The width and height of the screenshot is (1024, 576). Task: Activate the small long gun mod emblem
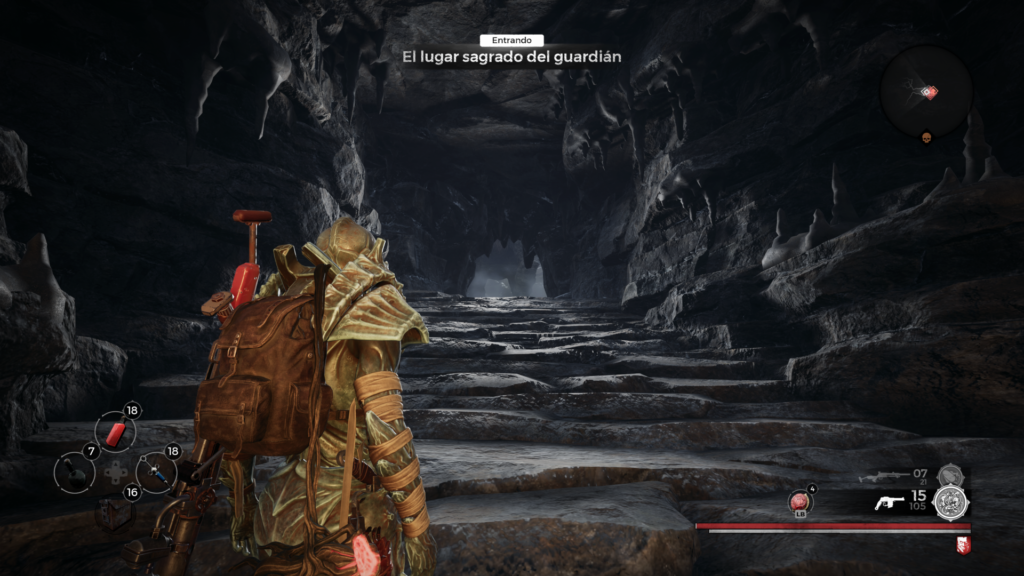(x=950, y=474)
